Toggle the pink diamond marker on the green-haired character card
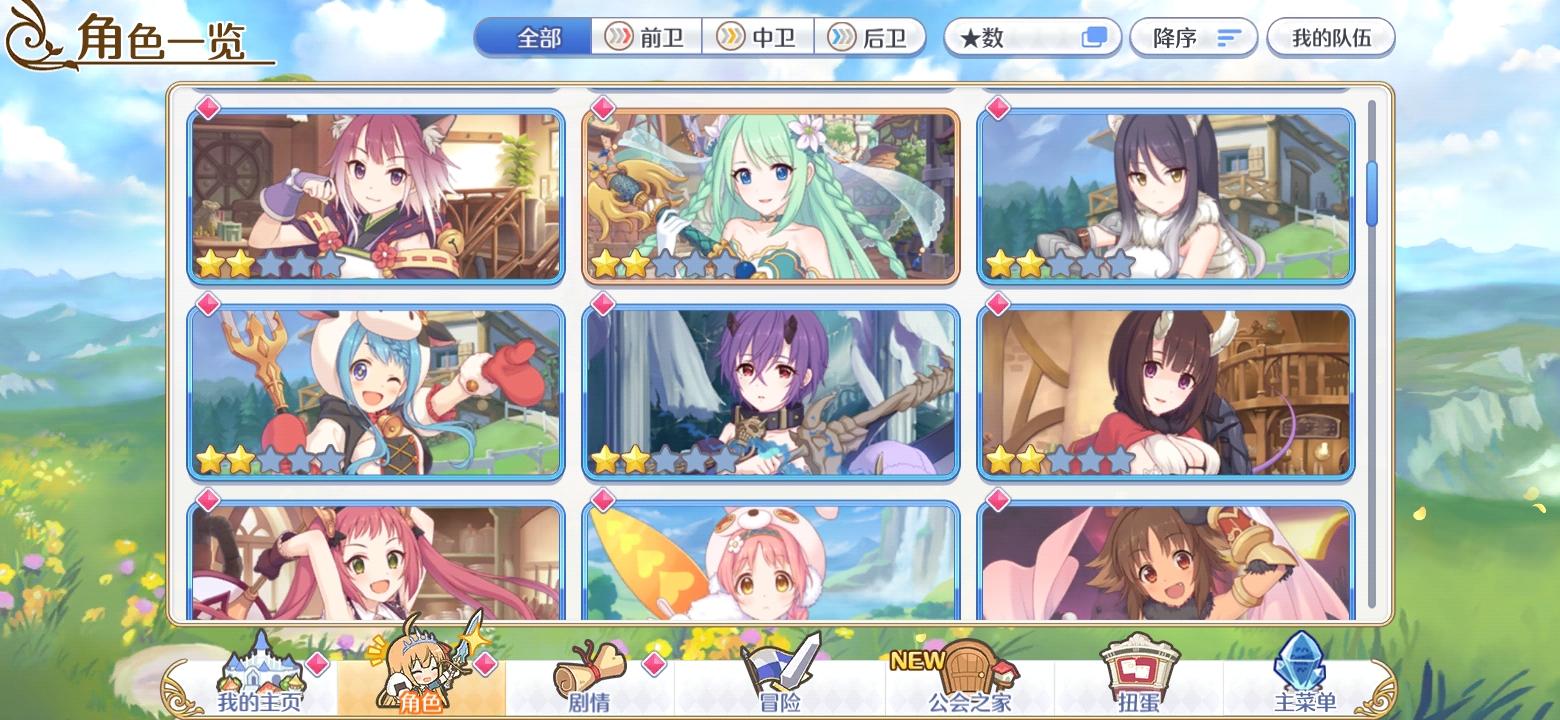 604,105
